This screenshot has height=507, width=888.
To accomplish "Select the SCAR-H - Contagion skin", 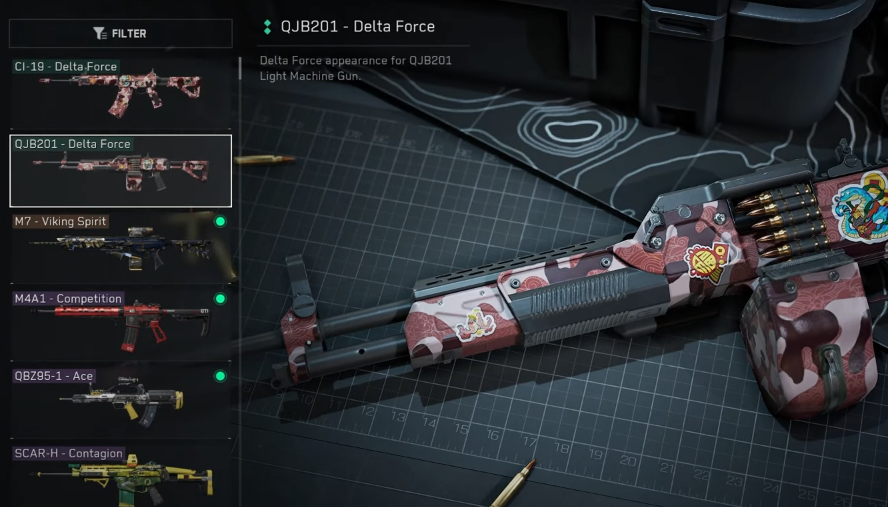I will click(x=120, y=476).
